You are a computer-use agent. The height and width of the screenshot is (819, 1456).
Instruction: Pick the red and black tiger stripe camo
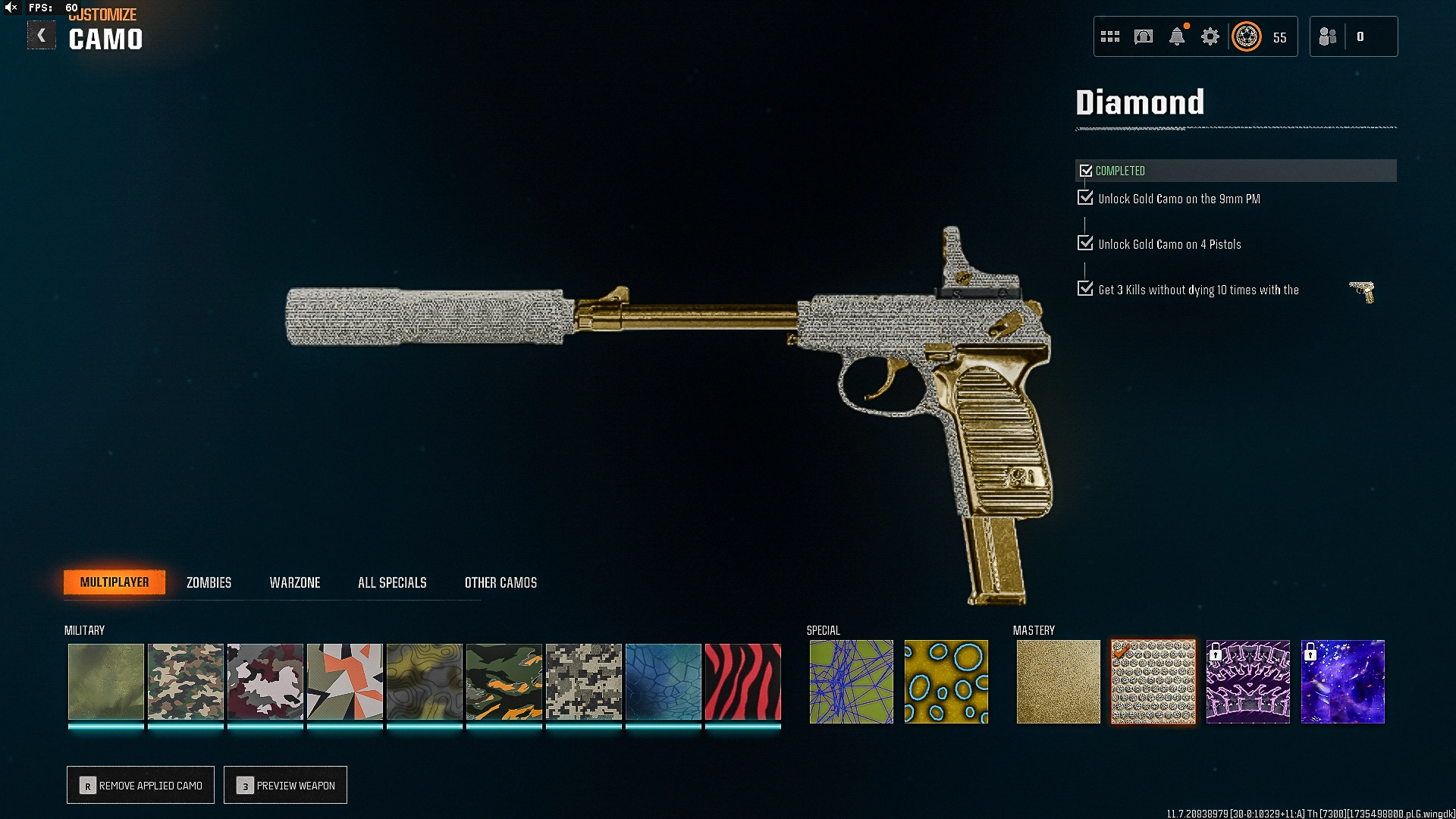(743, 681)
